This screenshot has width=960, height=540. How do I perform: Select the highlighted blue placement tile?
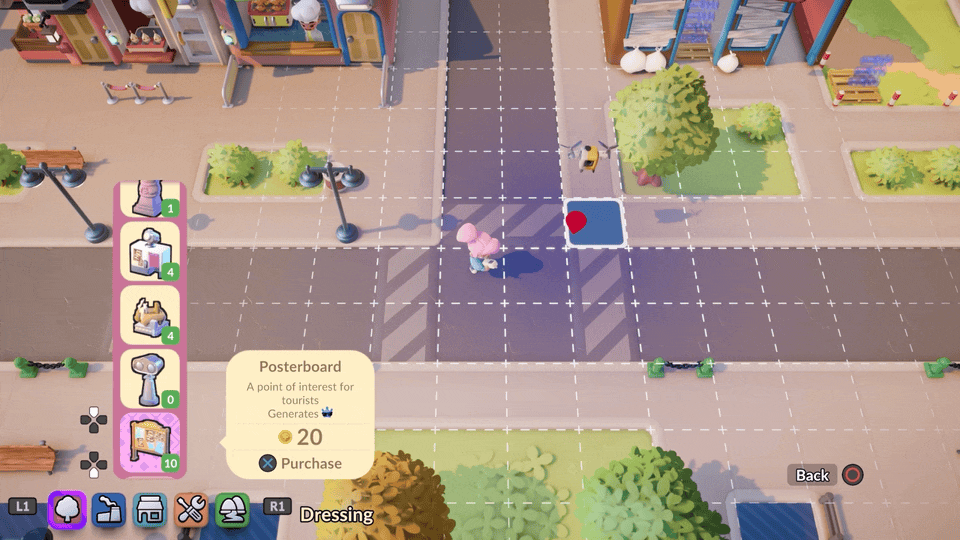pos(595,223)
